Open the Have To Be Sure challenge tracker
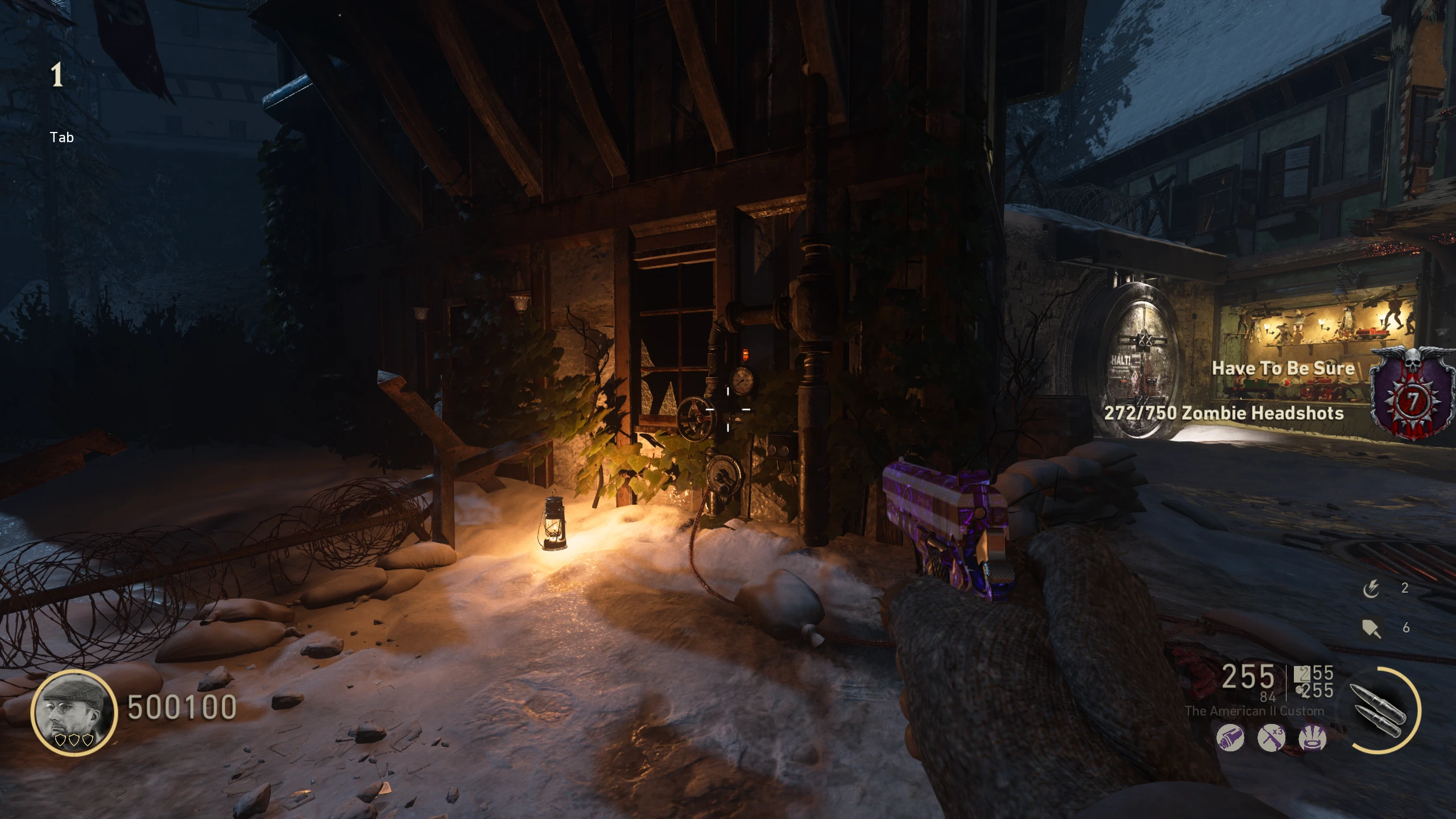Image resolution: width=1456 pixels, height=819 pixels. (1283, 369)
